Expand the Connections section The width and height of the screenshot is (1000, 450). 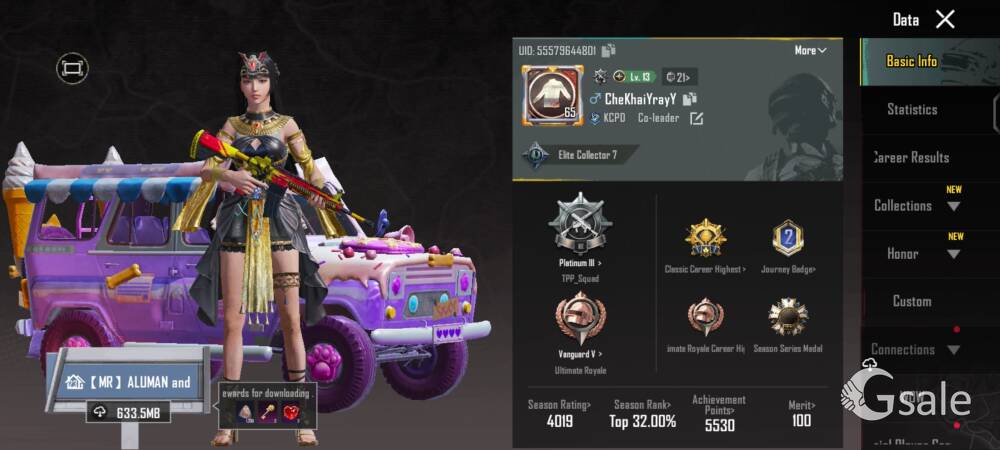[916, 349]
